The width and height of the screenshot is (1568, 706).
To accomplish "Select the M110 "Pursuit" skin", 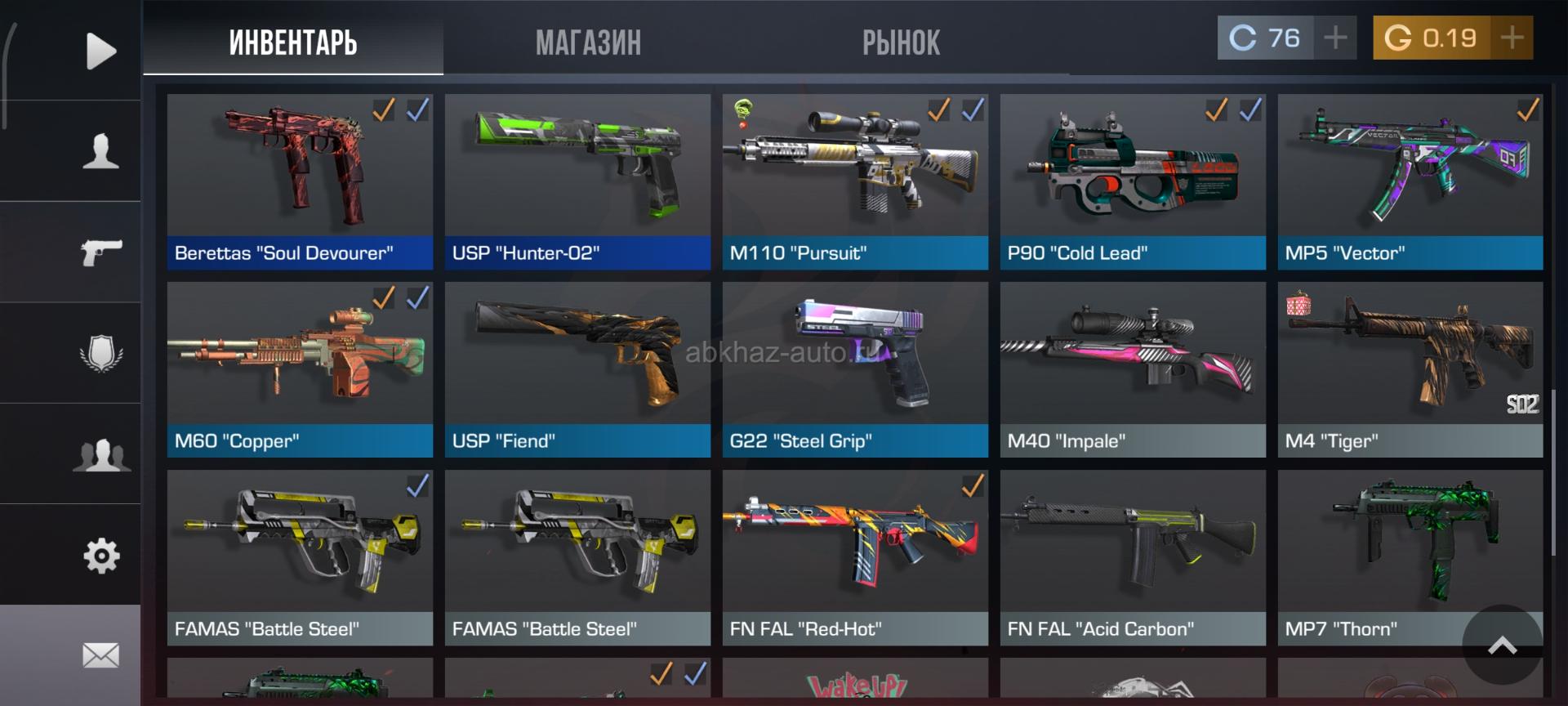I will point(855,181).
